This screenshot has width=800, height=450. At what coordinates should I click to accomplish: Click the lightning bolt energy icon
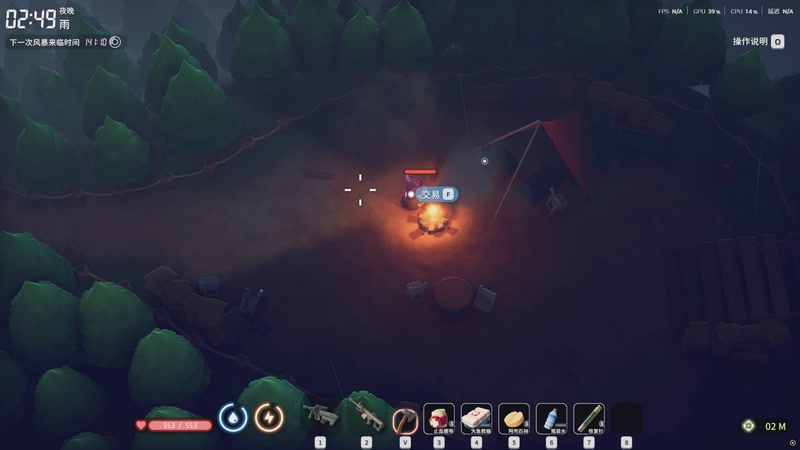tap(269, 417)
